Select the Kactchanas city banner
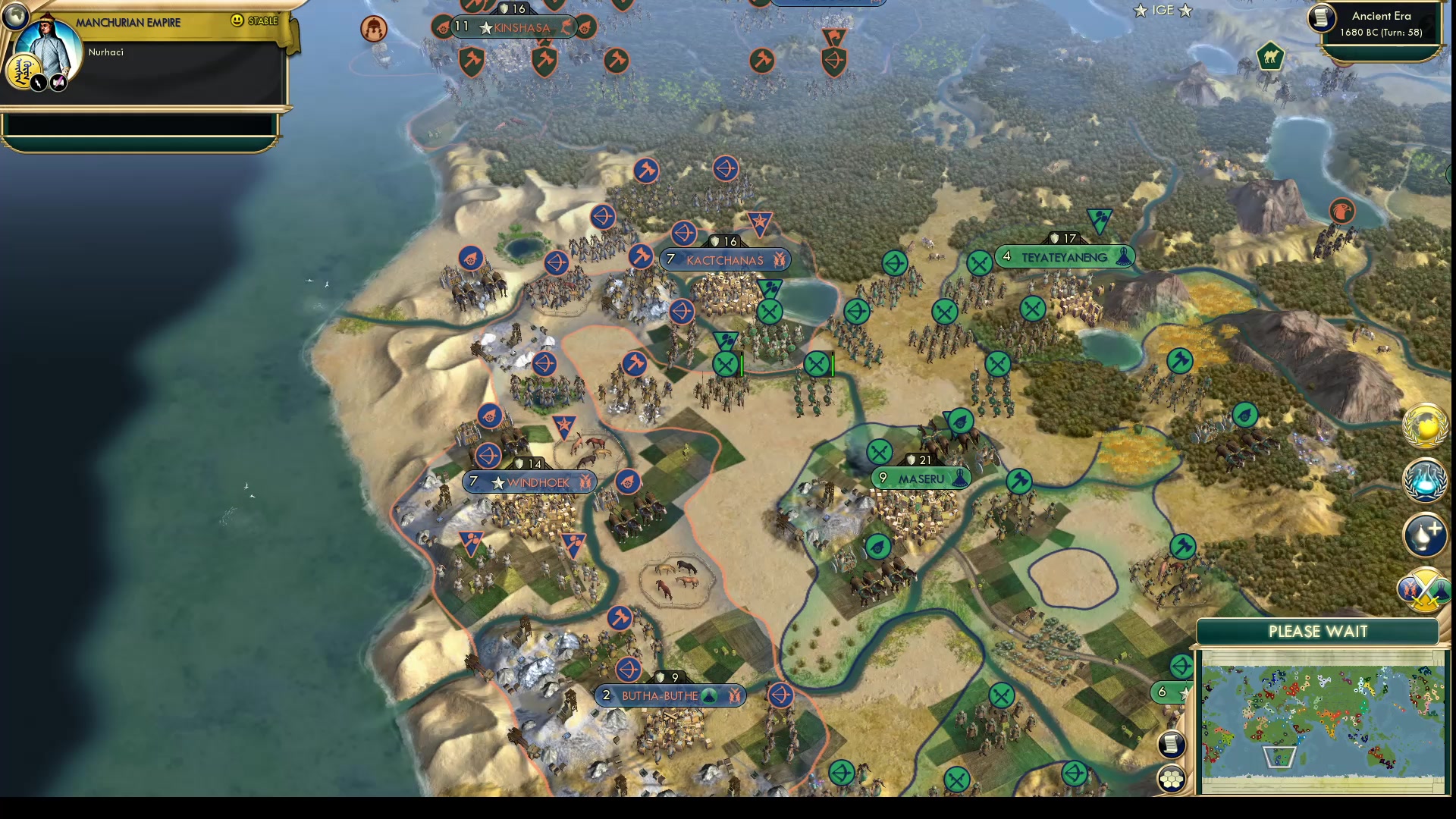The height and width of the screenshot is (819, 1456). 725,260
